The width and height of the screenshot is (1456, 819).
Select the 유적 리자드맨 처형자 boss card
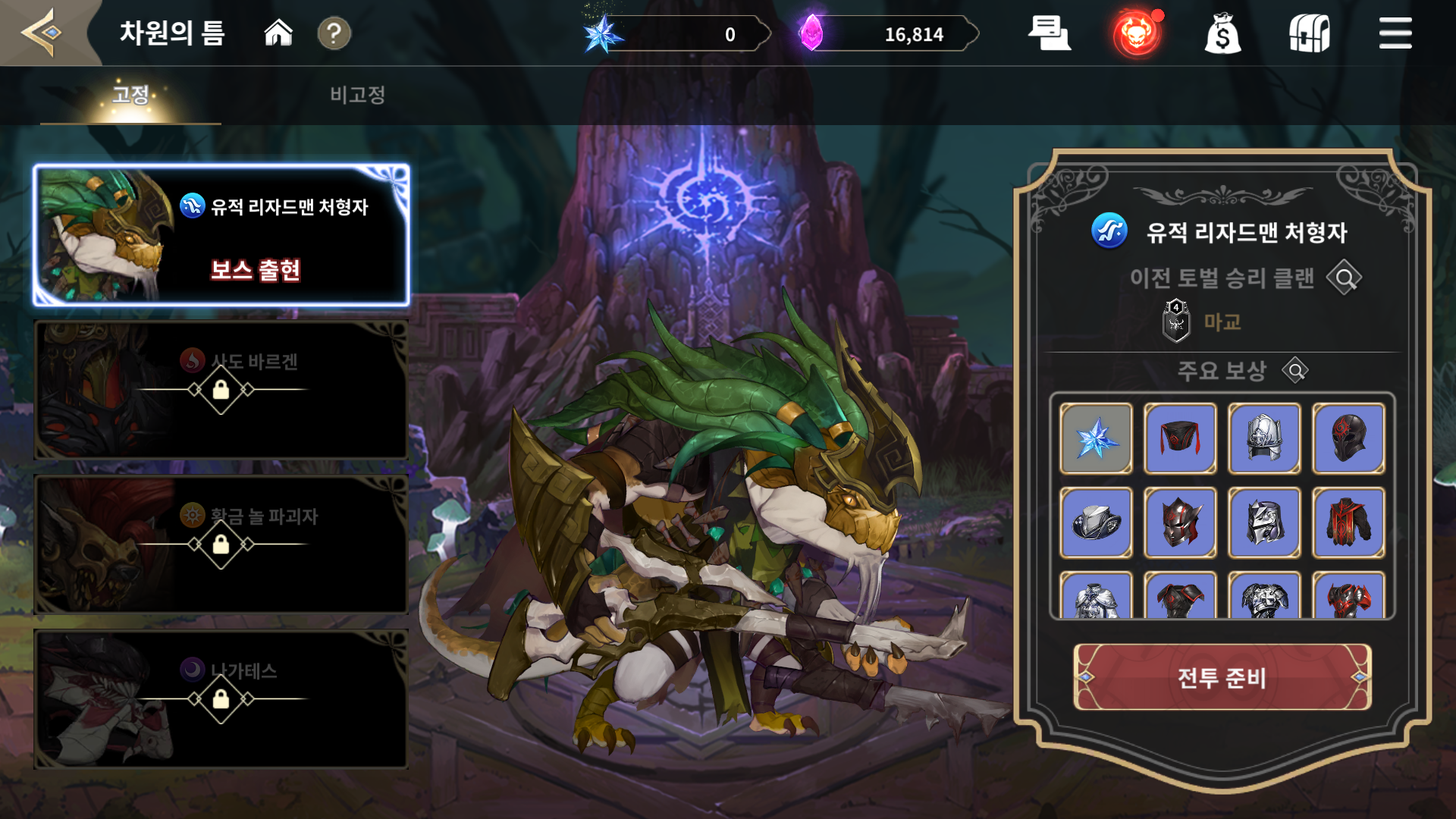(221, 235)
